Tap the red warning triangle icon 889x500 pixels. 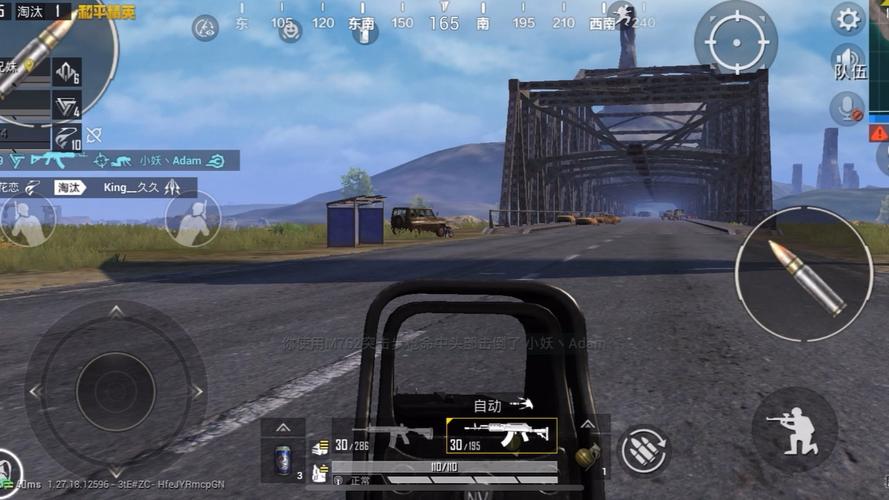point(879,132)
